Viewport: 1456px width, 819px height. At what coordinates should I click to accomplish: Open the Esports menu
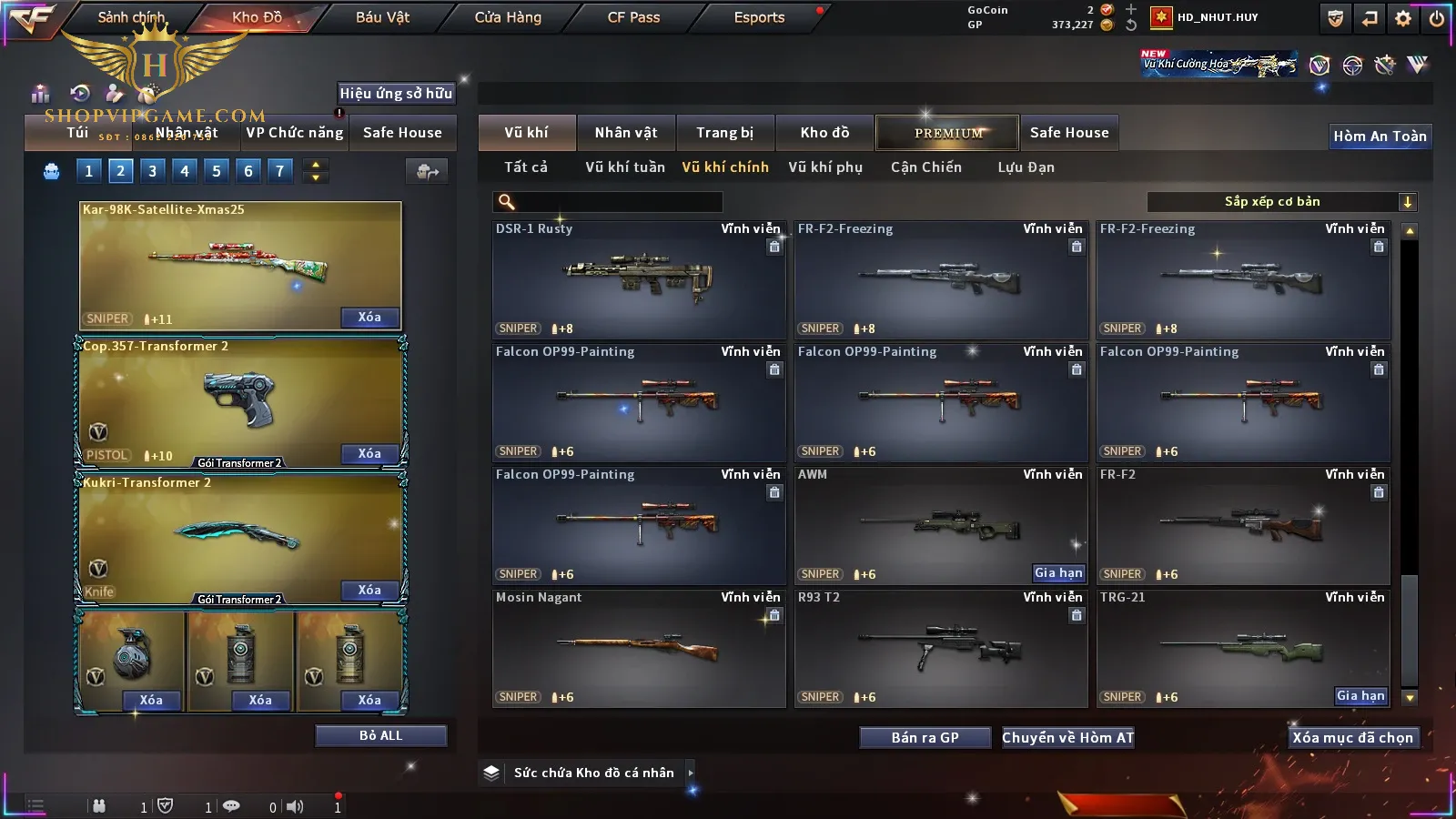pyautogui.click(x=759, y=17)
